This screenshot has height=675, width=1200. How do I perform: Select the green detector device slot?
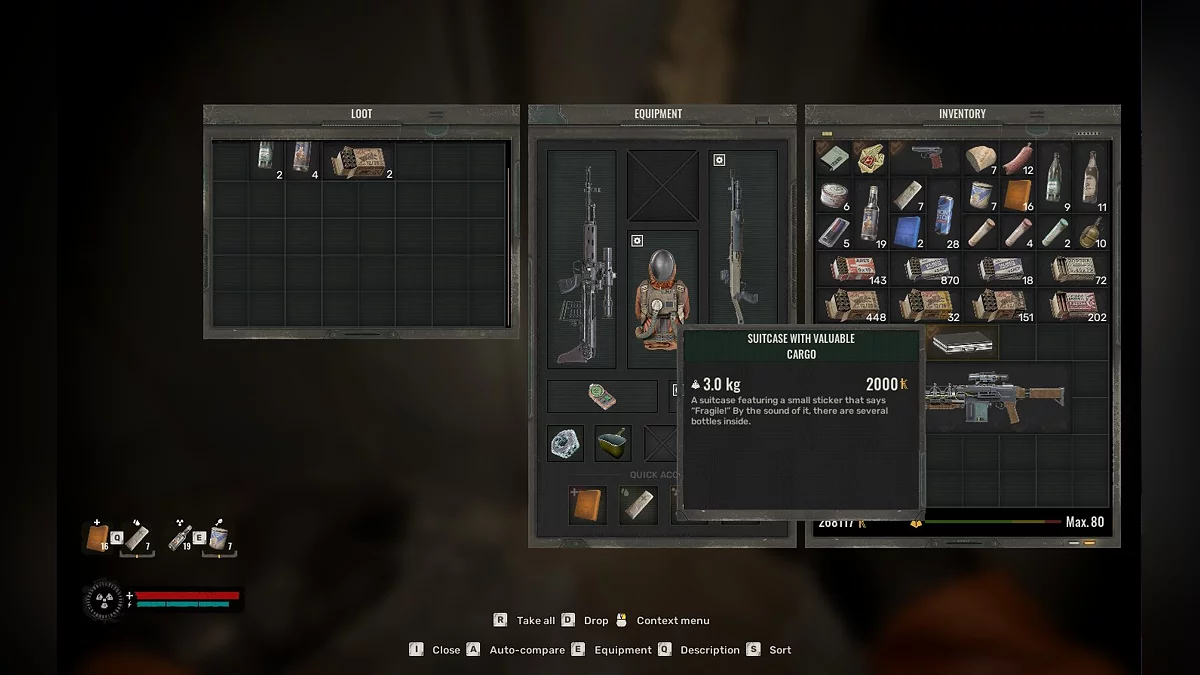point(601,397)
